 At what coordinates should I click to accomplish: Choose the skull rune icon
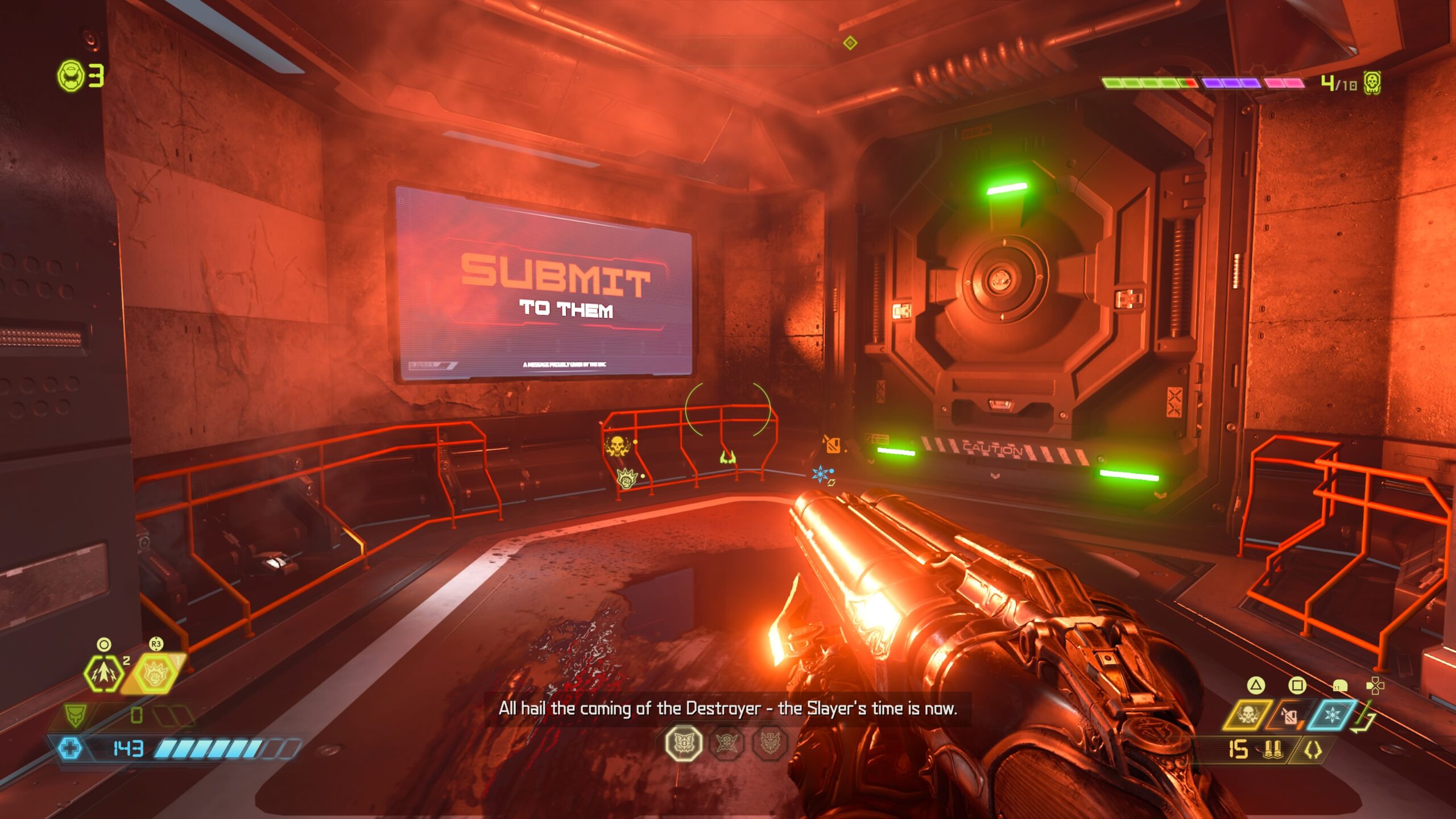(x=727, y=743)
